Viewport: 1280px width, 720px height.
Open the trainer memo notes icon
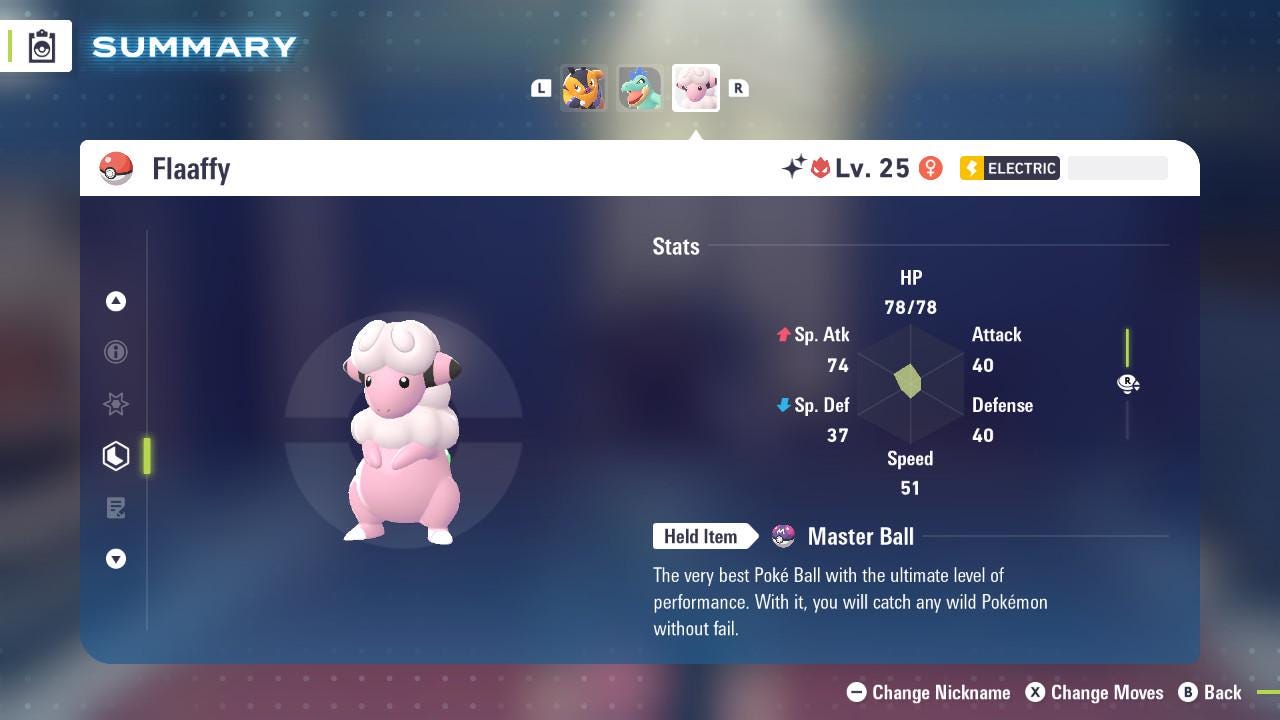coord(116,508)
